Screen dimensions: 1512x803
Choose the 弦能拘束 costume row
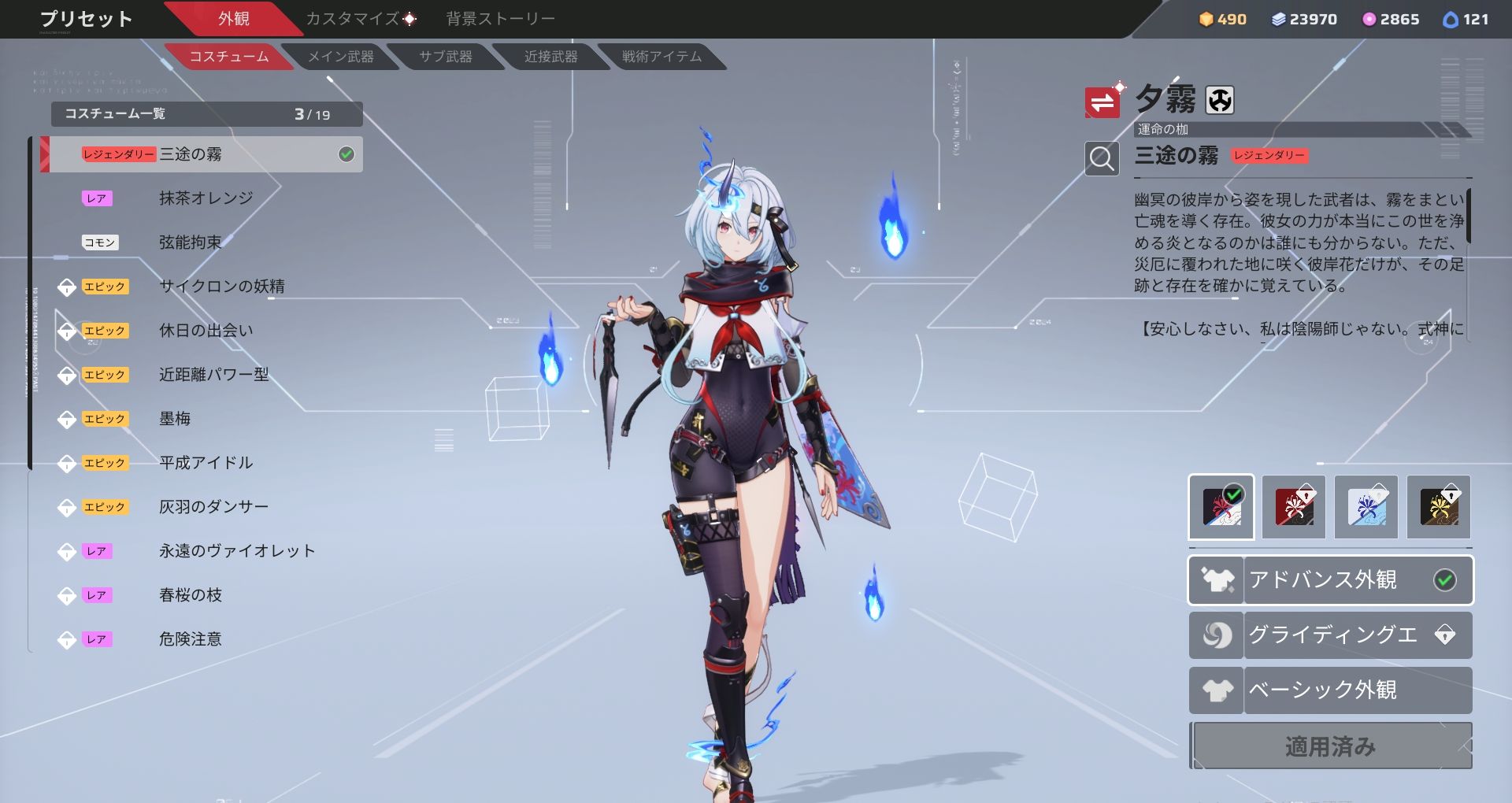(190, 242)
